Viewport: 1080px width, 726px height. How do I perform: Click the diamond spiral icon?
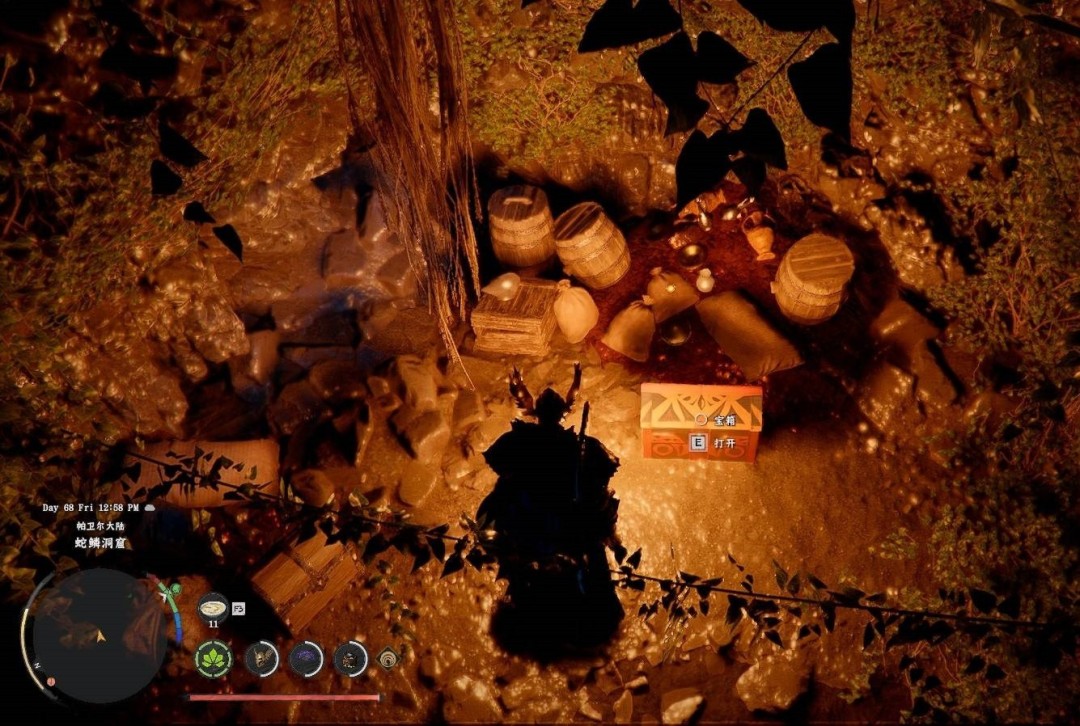387,659
